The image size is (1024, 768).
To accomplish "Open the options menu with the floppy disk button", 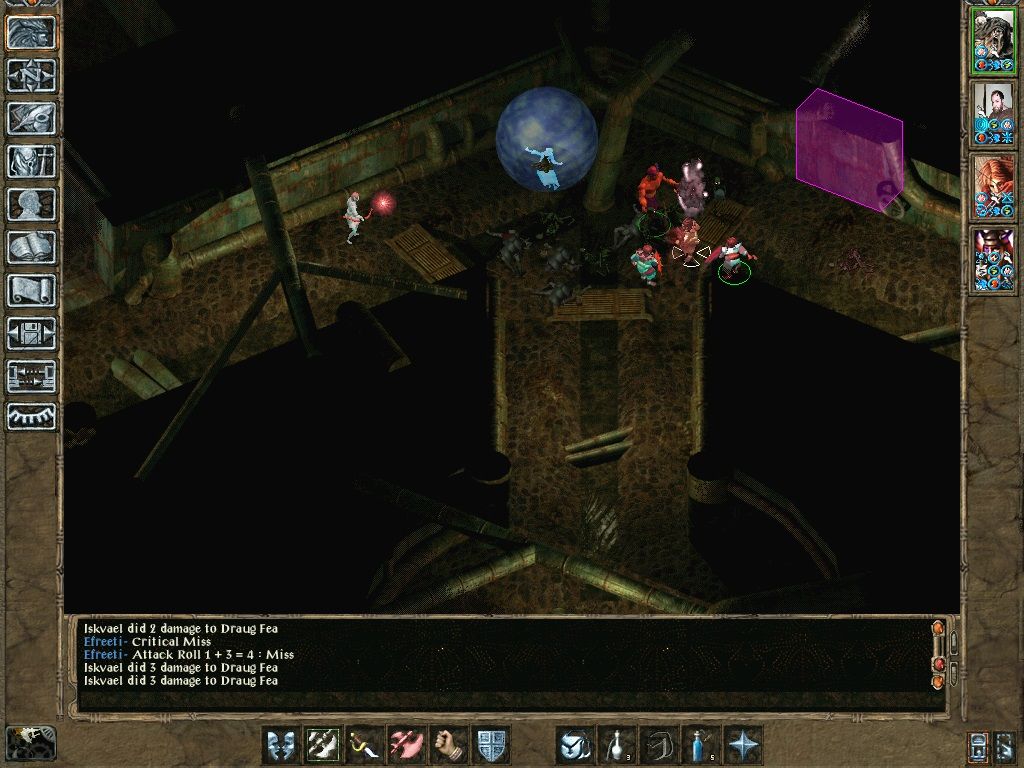I will [x=32, y=333].
